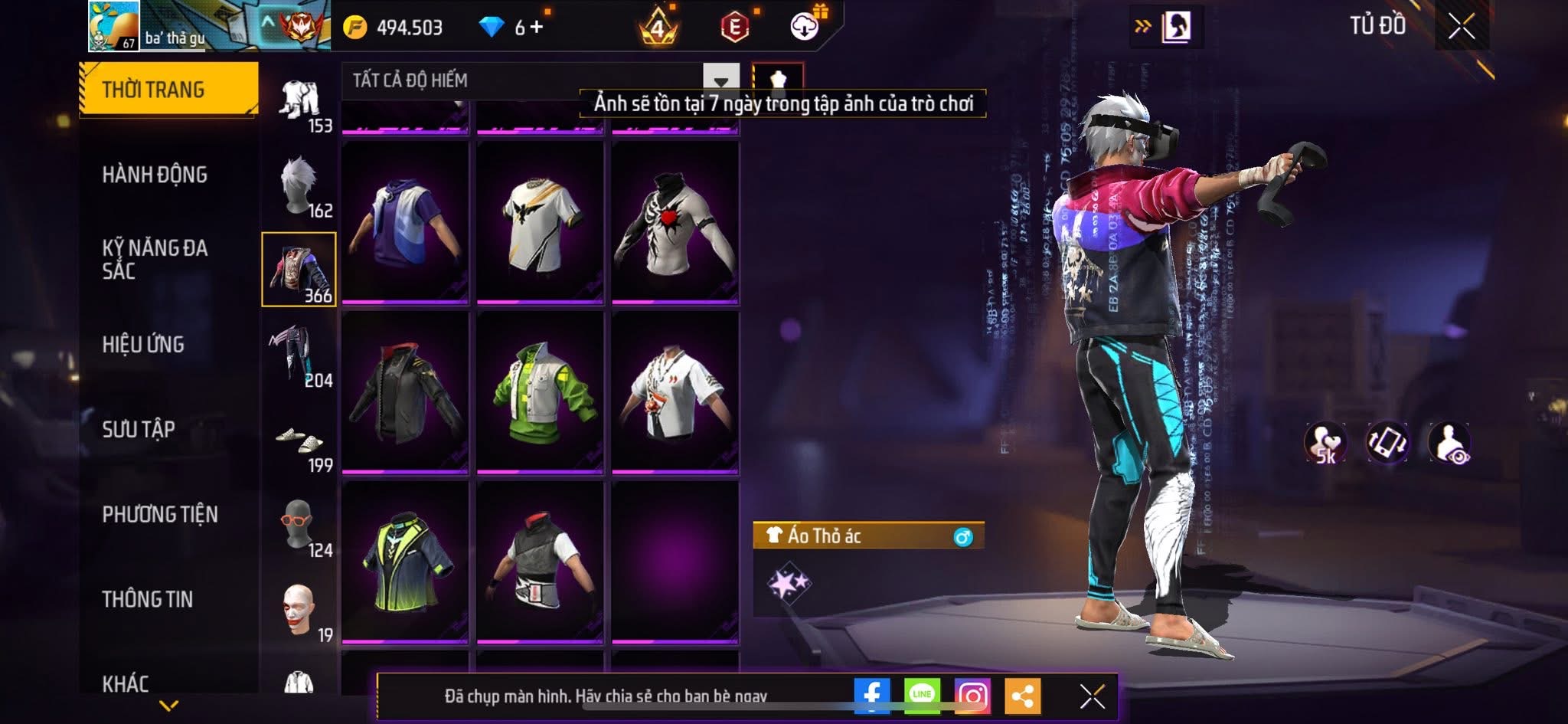This screenshot has height=724, width=1568.
Task: Select the white shirt with red heart
Action: (x=675, y=222)
